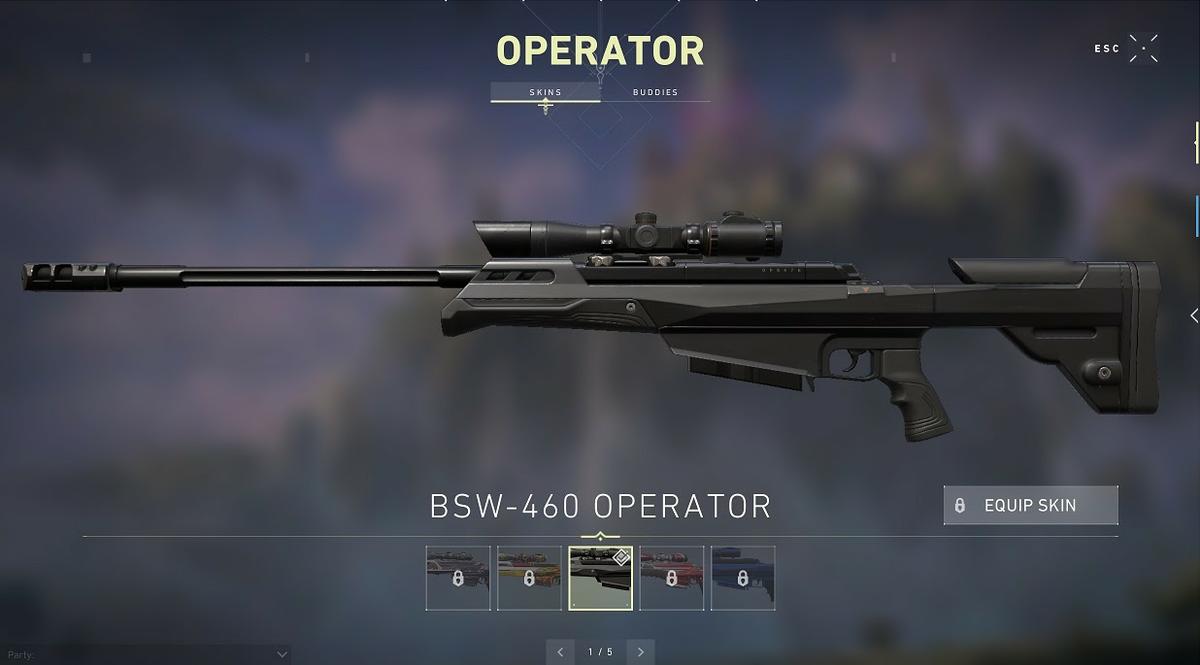Select the Skins tab
Viewport: 1200px width, 665px height.
pos(545,92)
